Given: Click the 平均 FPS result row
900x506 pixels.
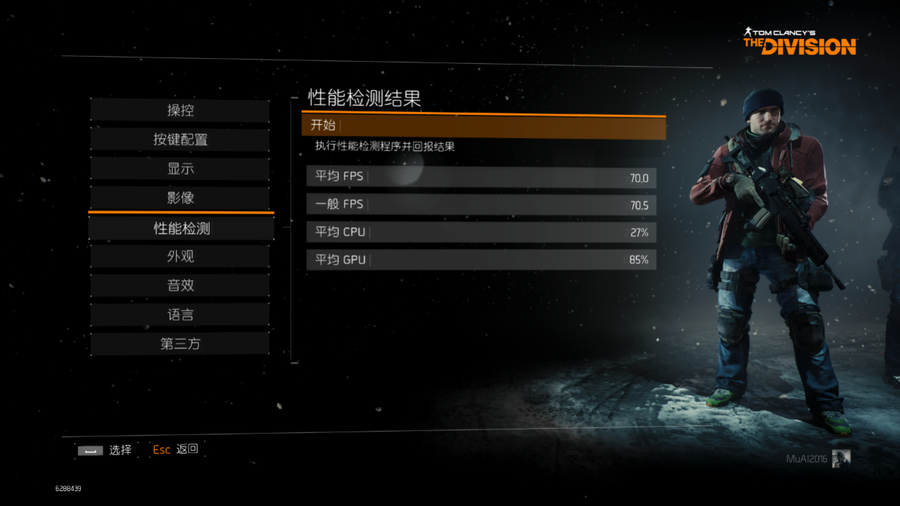Looking at the screenshot, I should (x=481, y=178).
